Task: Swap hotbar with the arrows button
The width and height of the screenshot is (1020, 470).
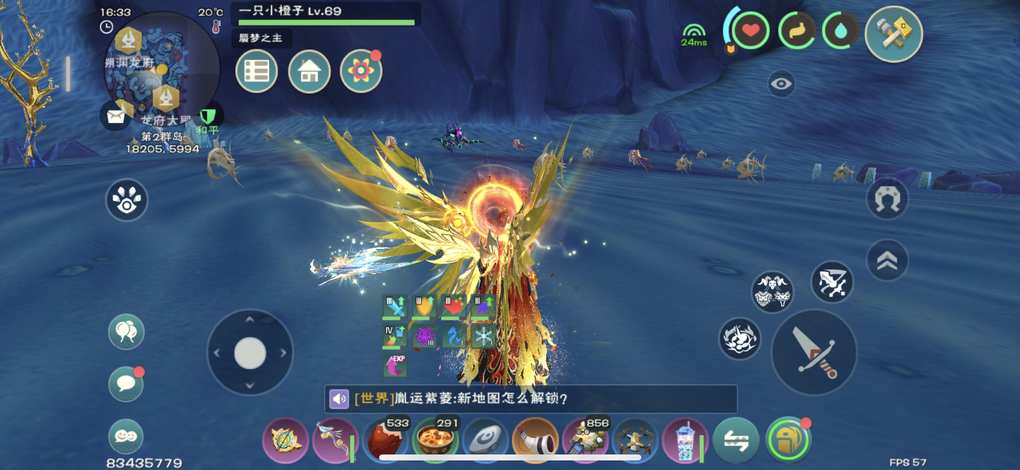Action: point(735,439)
